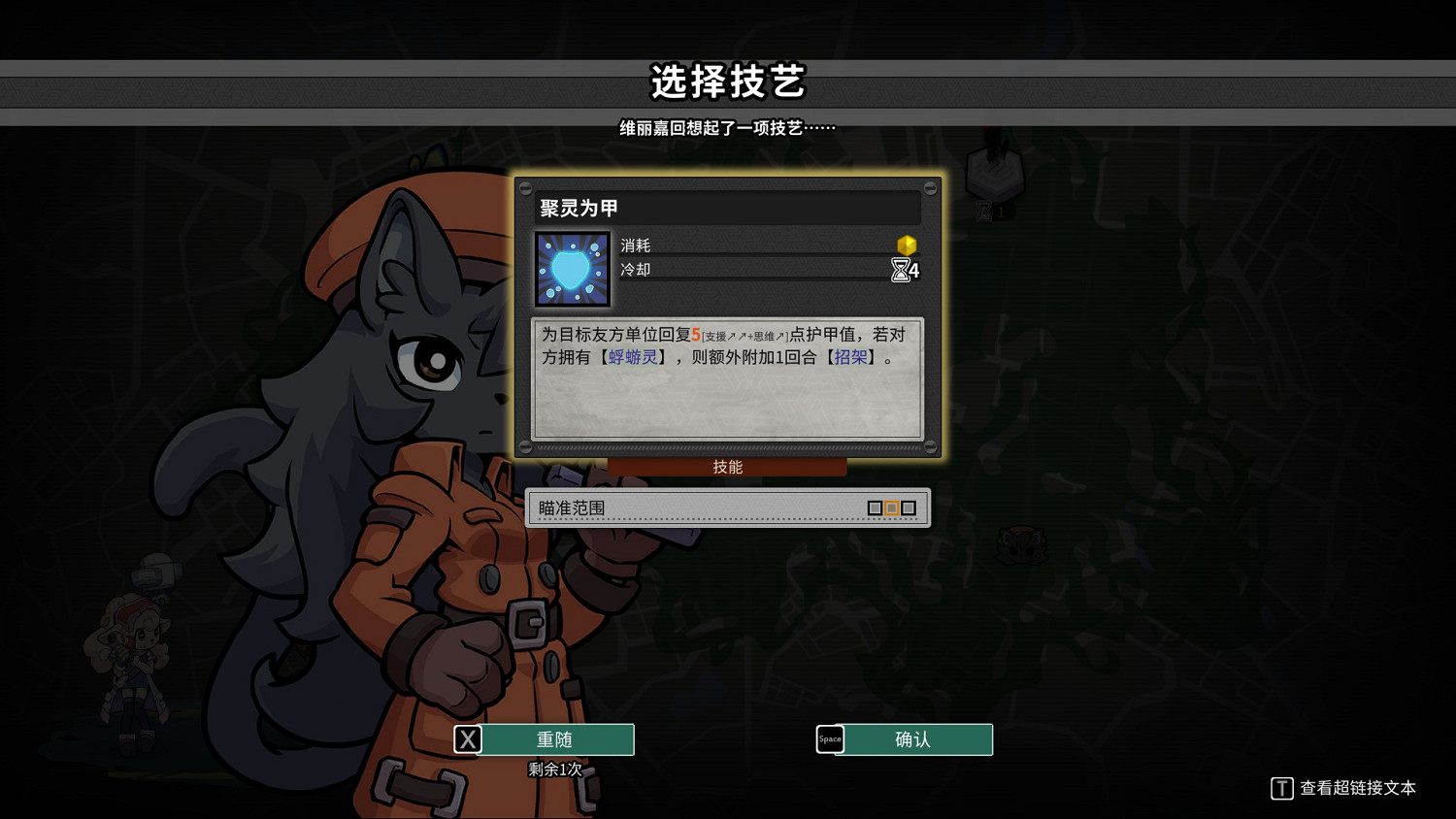Open the 蜉蝣灵 hyperlink in the description
This screenshot has height=819, width=1456.
pos(632,356)
